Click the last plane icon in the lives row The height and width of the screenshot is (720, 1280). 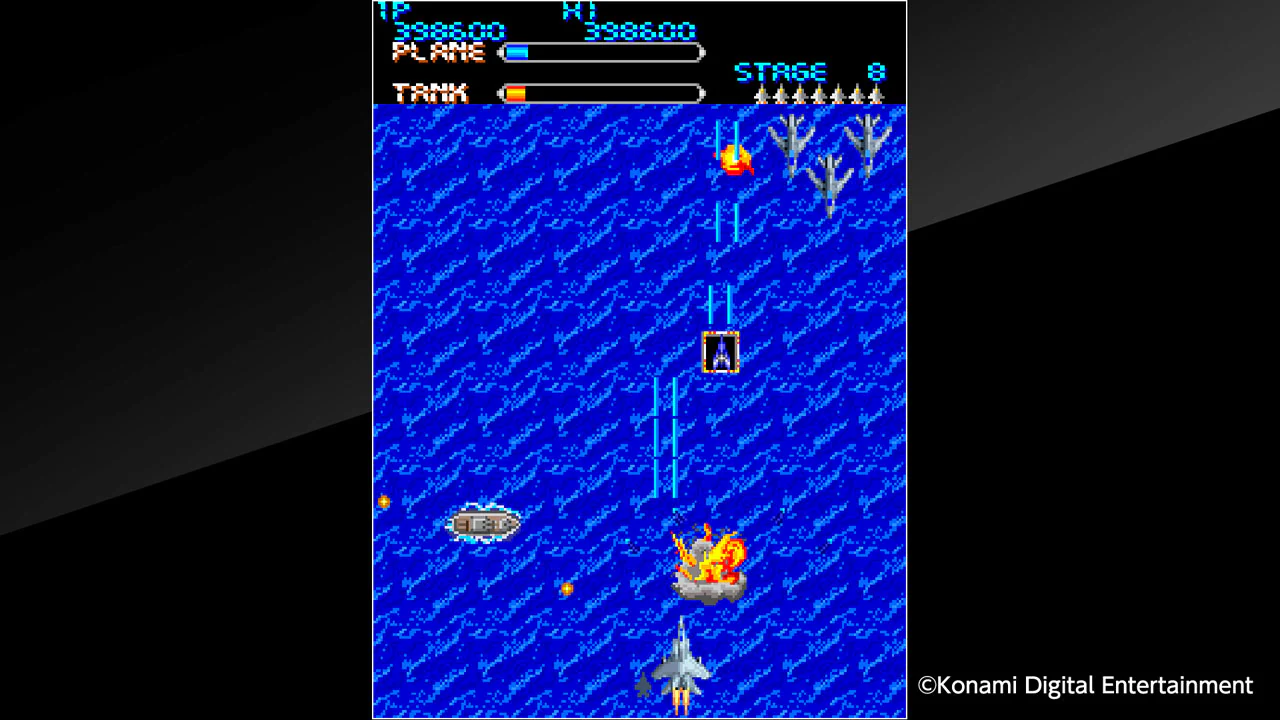(878, 95)
